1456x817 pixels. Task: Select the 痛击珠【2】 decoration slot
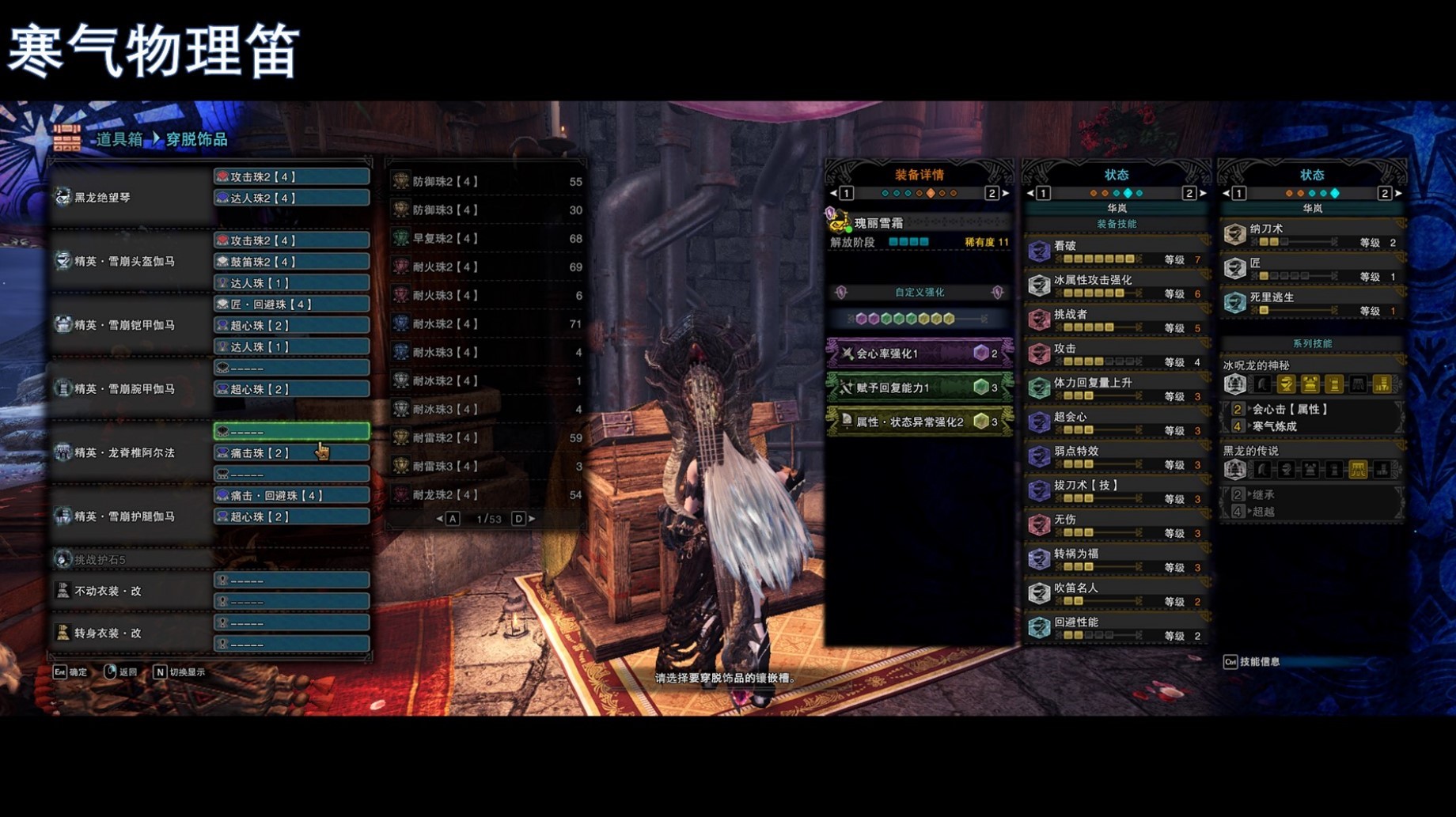pyautogui.click(x=291, y=453)
